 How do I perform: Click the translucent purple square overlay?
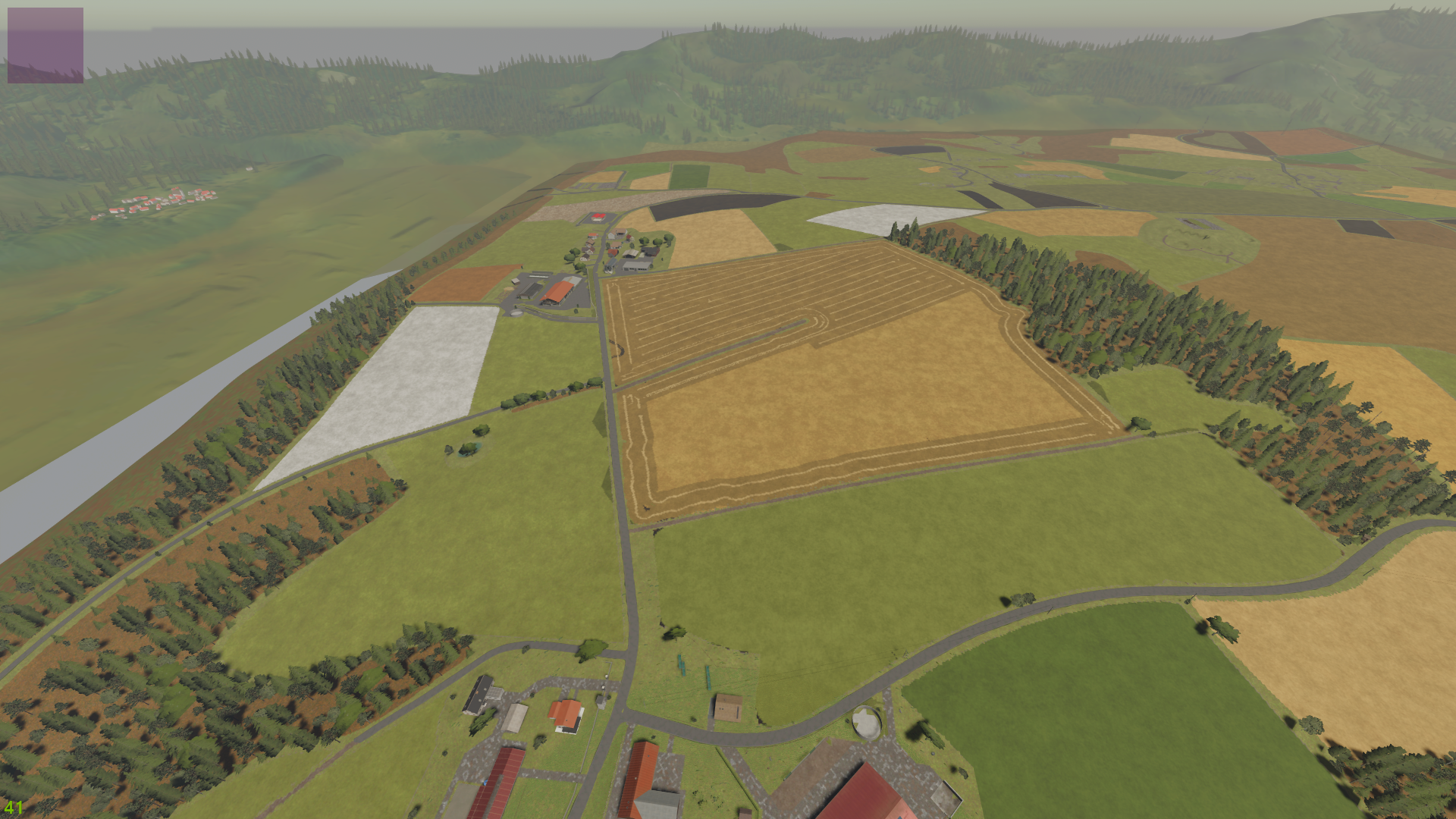tap(45, 45)
